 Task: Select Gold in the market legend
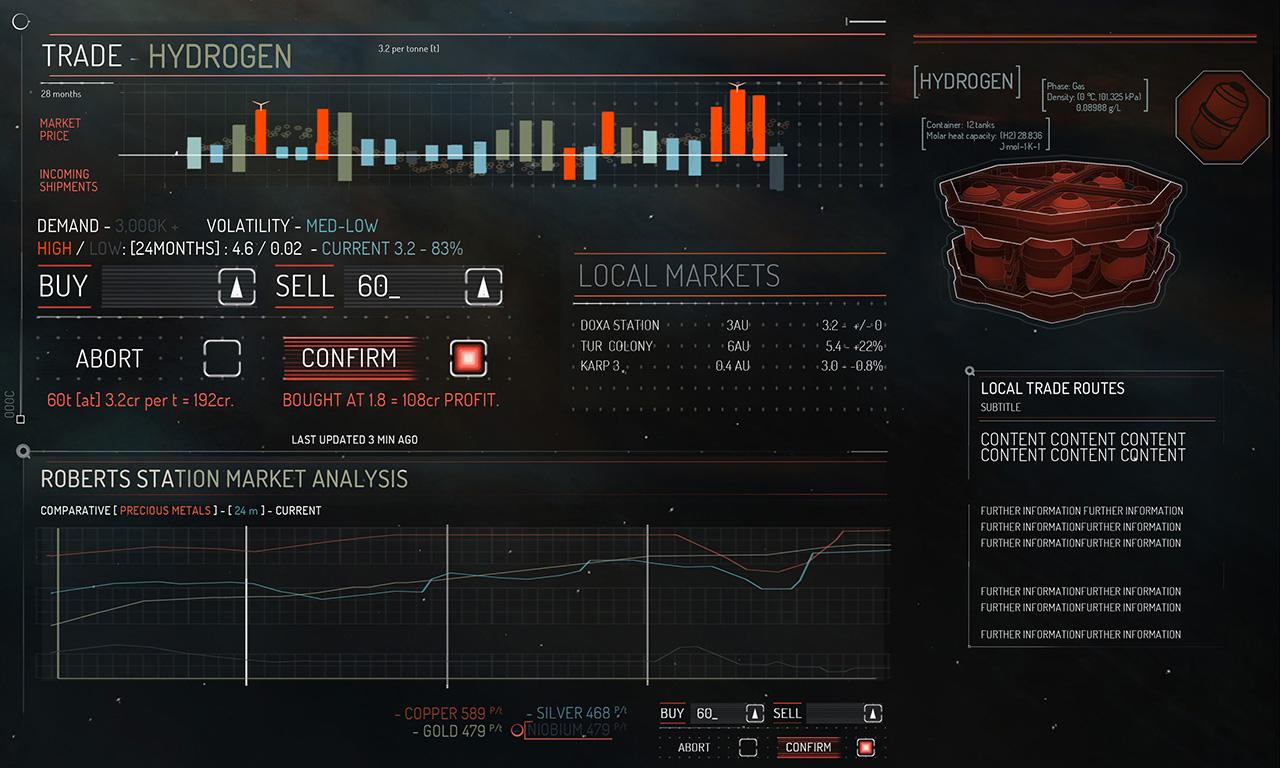[448, 731]
